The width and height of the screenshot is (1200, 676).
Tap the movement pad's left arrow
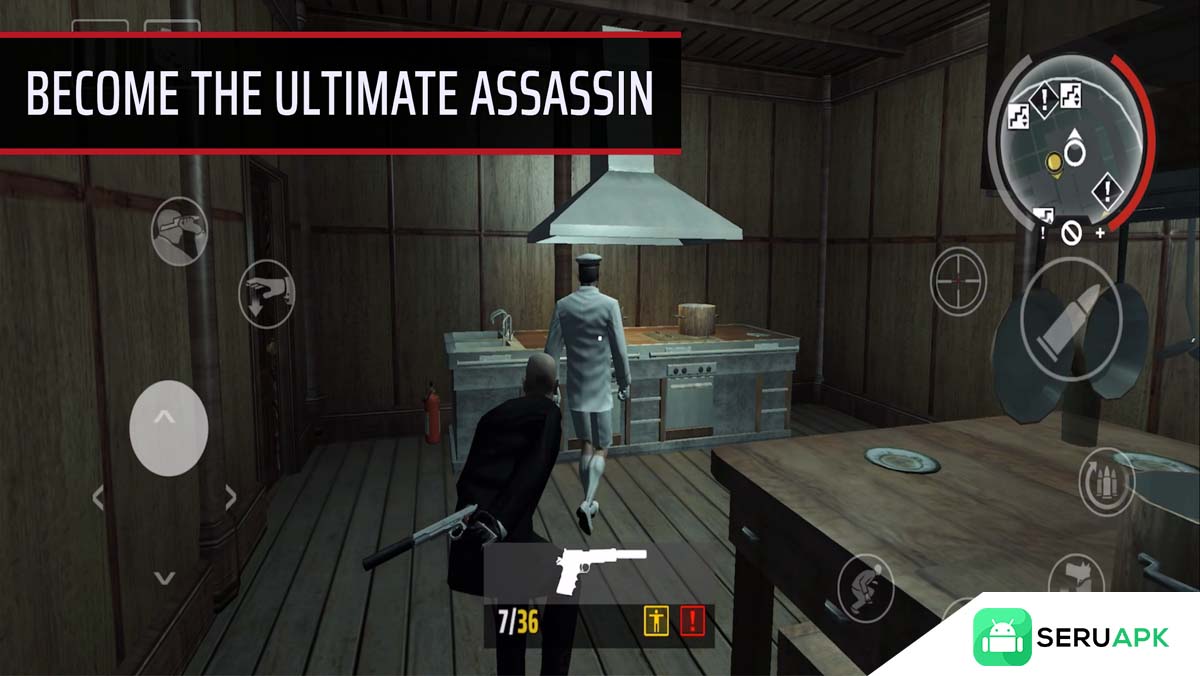(x=98, y=497)
